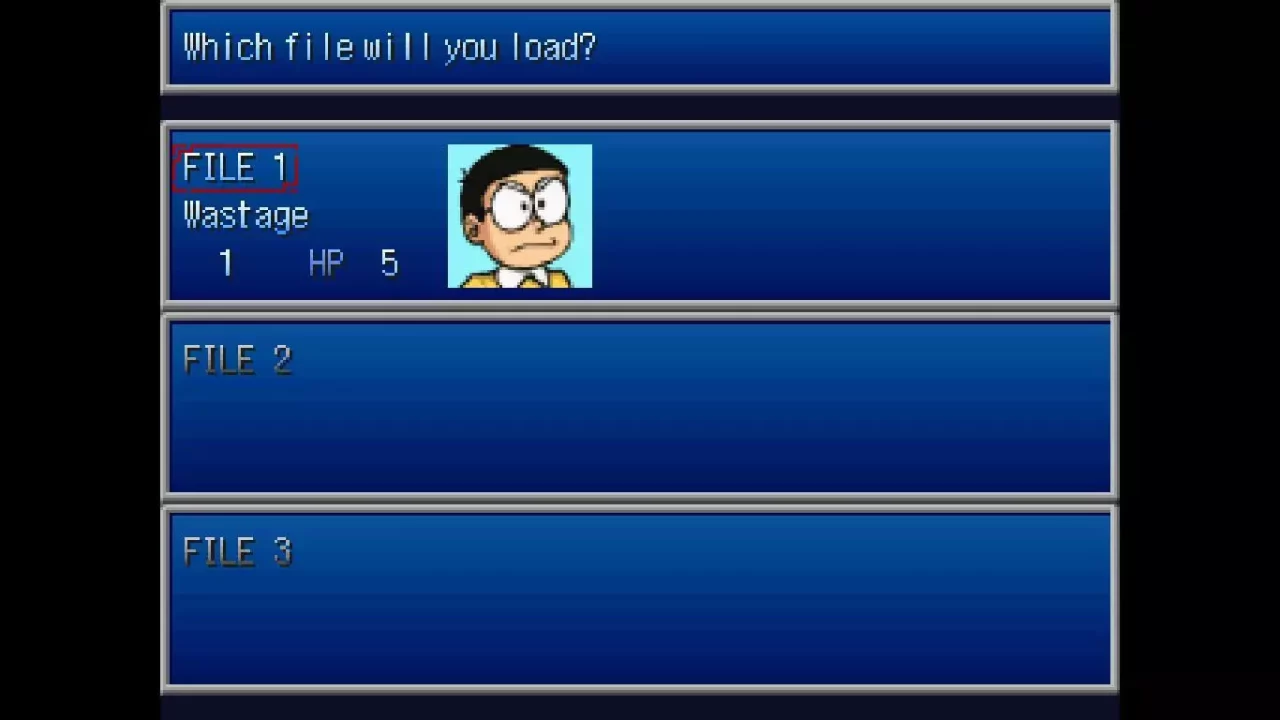Click the Nobita character portrait
The image size is (1280, 720).
519,216
